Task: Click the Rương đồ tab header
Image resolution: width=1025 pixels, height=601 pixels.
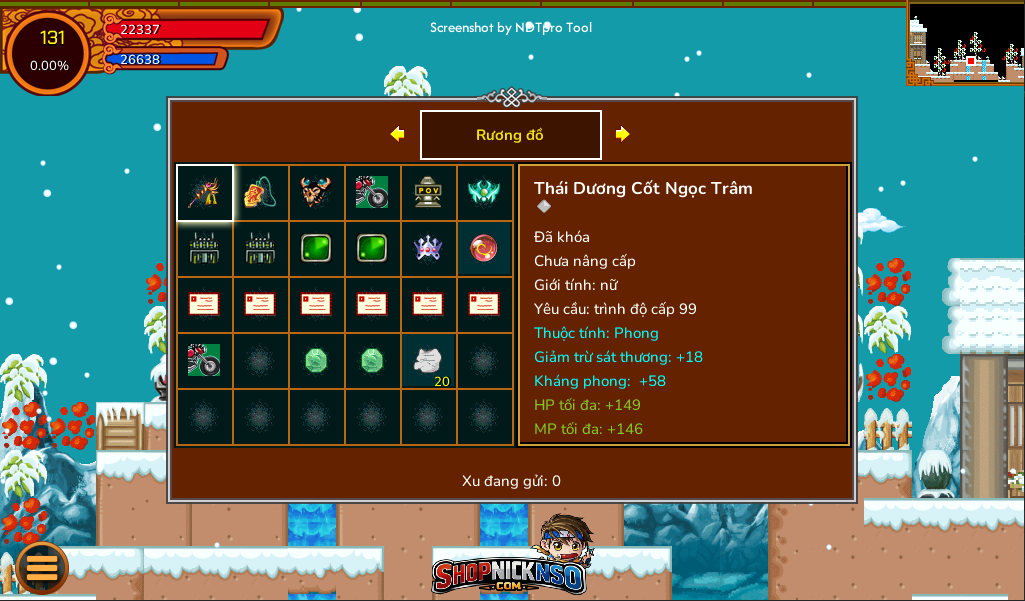Action: point(510,135)
